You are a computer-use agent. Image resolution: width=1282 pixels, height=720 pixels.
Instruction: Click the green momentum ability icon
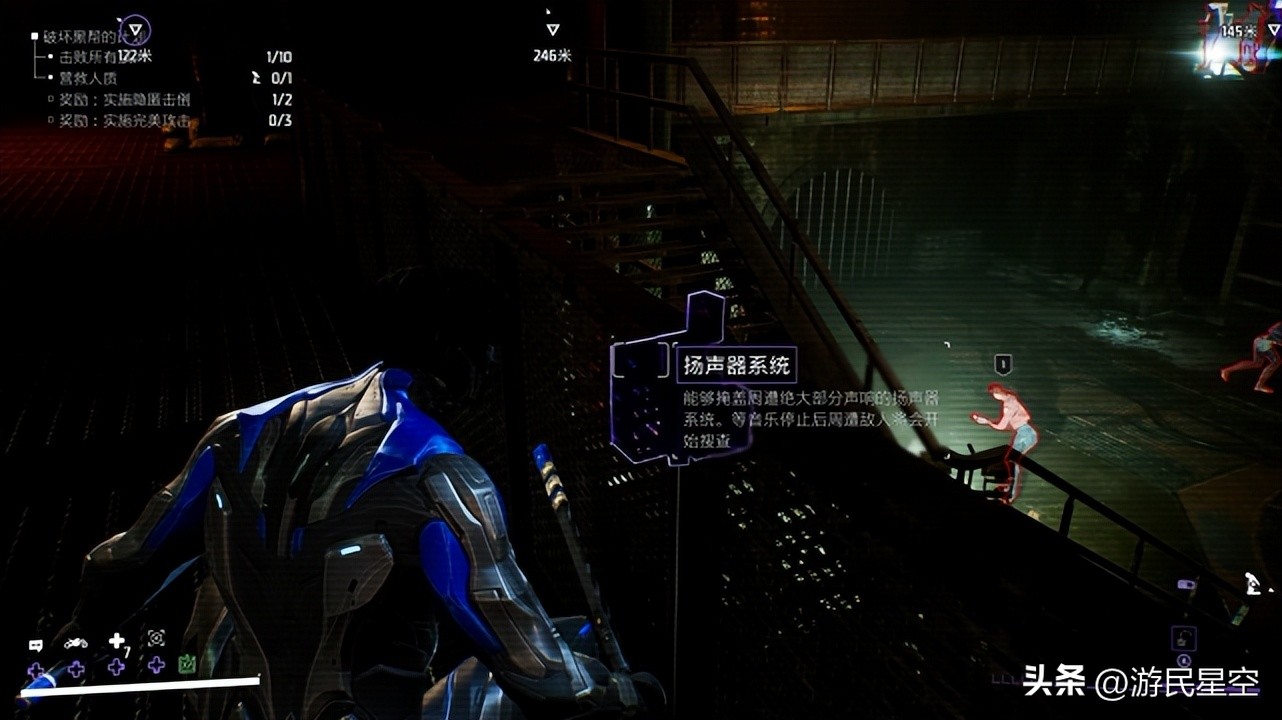tap(186, 663)
